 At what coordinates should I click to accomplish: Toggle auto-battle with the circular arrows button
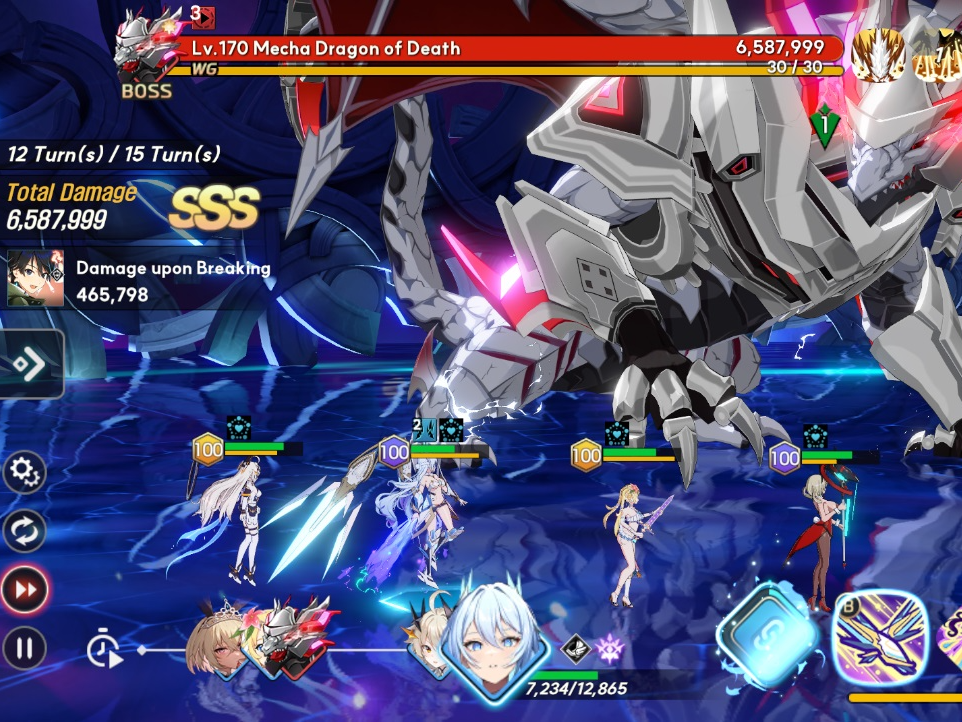click(x=24, y=530)
